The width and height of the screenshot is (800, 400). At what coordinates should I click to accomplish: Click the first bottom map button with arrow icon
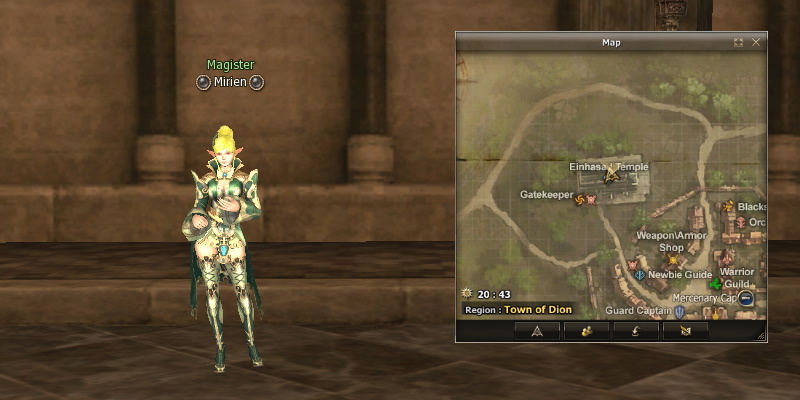point(538,330)
